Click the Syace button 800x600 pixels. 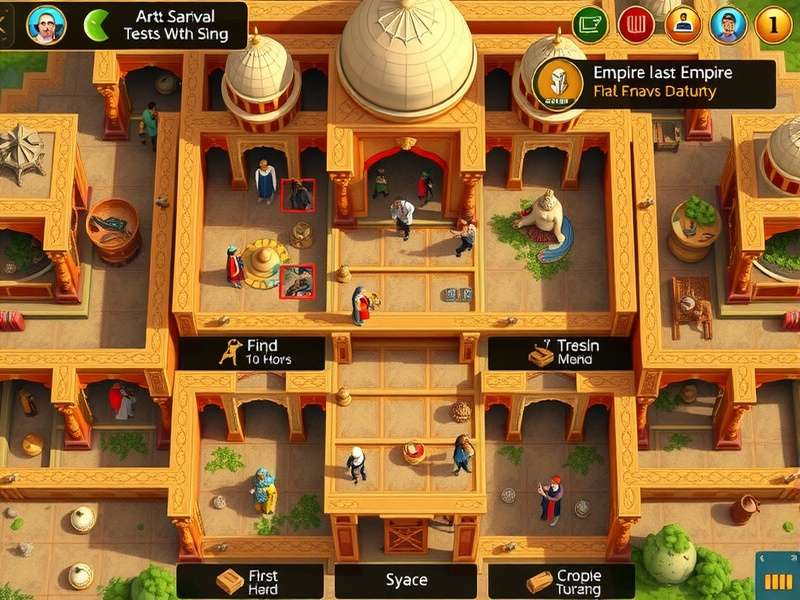coord(407,581)
